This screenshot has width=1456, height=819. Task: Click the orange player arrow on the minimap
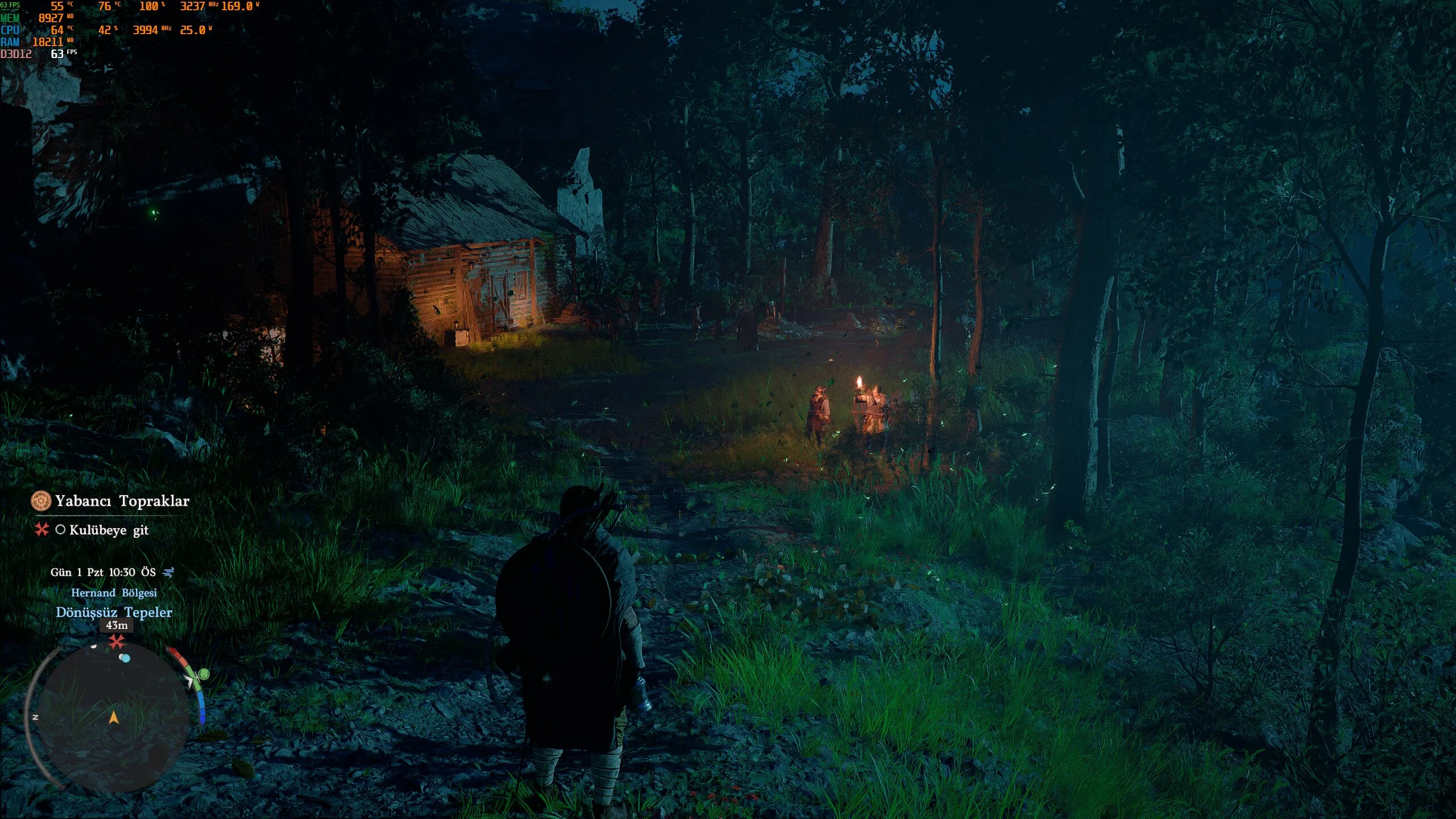[x=114, y=718]
